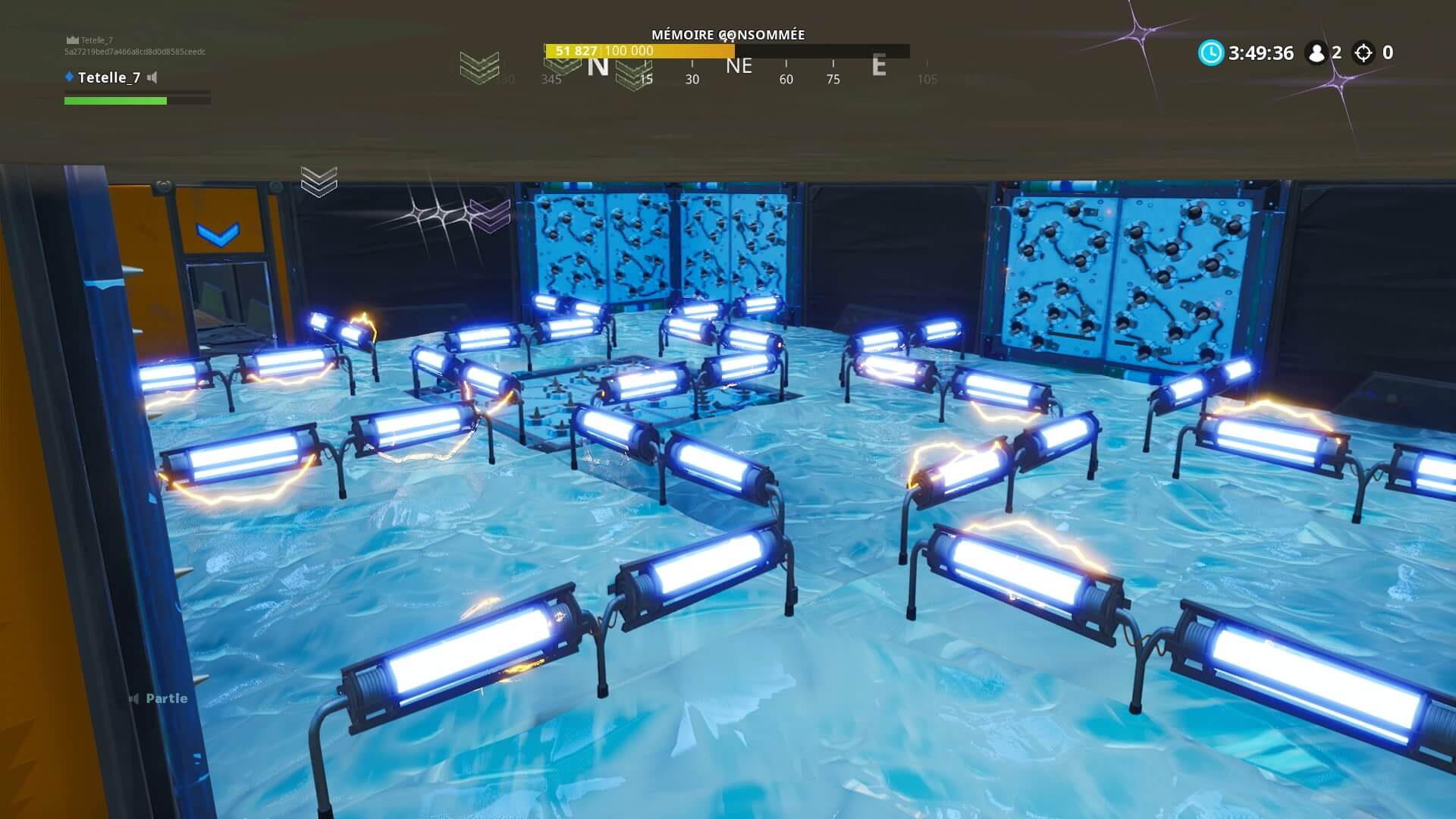Toggle the Partie voice channel speaker
Screen dimensions: 1456x819
[x=136, y=698]
